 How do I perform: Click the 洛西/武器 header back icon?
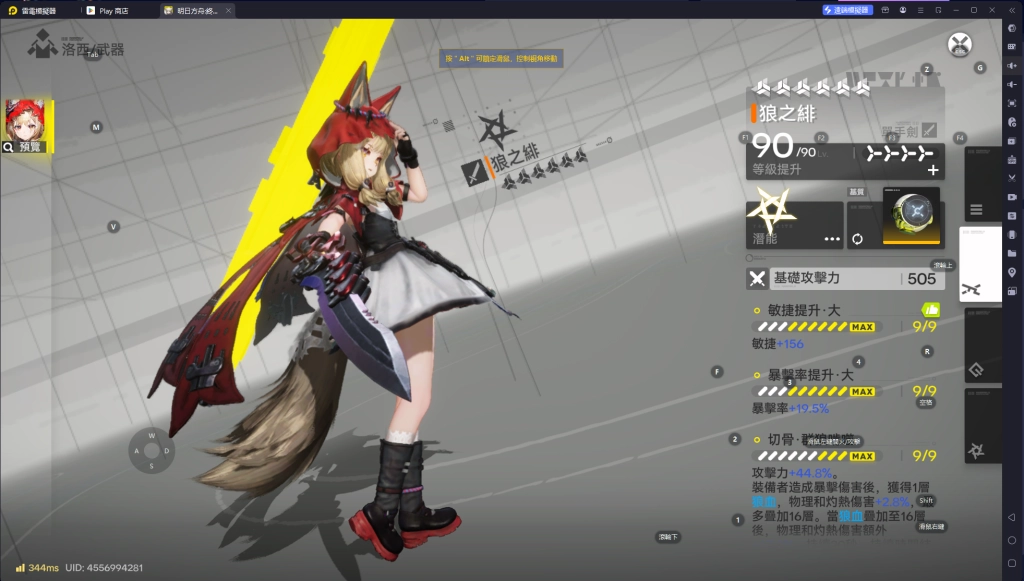coord(41,45)
